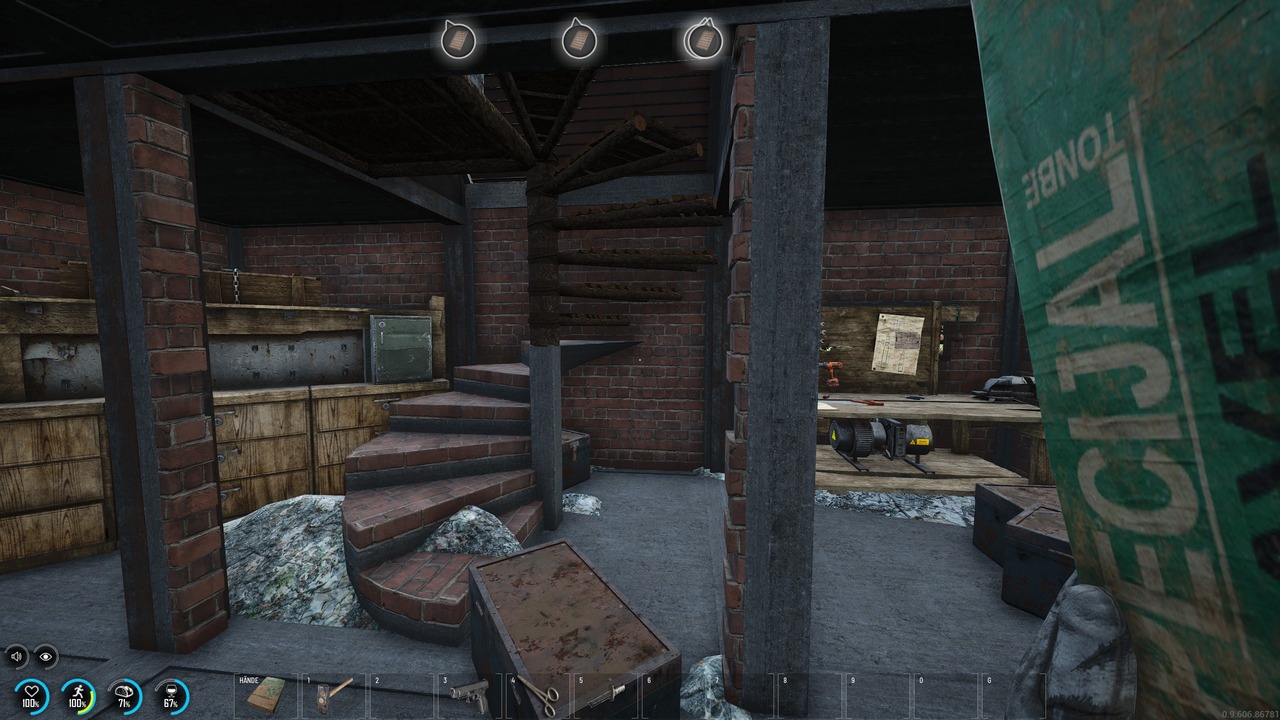Select the stacked double board marker

click(704, 40)
